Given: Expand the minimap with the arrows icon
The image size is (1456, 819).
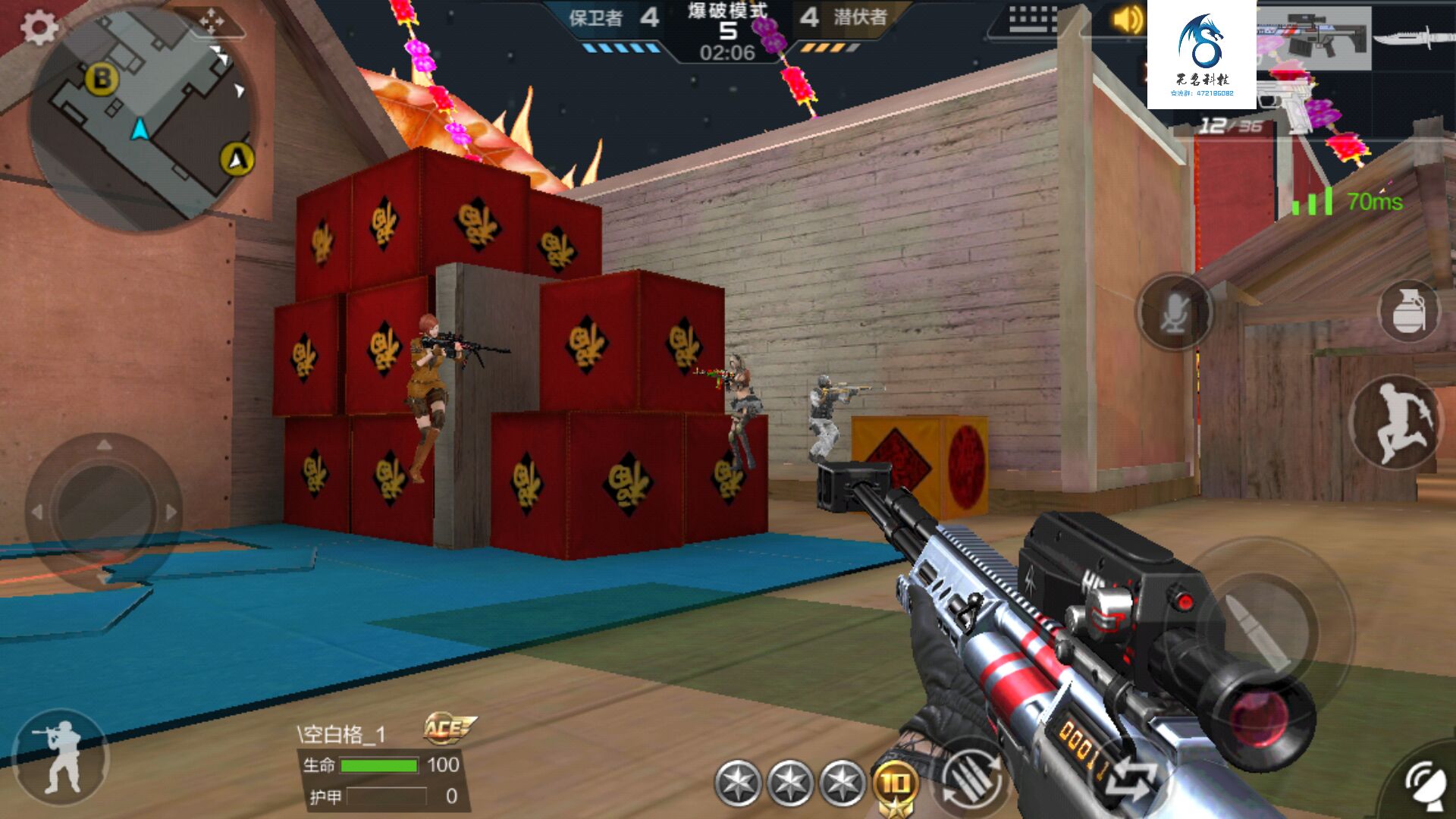Looking at the screenshot, I should (x=212, y=22).
